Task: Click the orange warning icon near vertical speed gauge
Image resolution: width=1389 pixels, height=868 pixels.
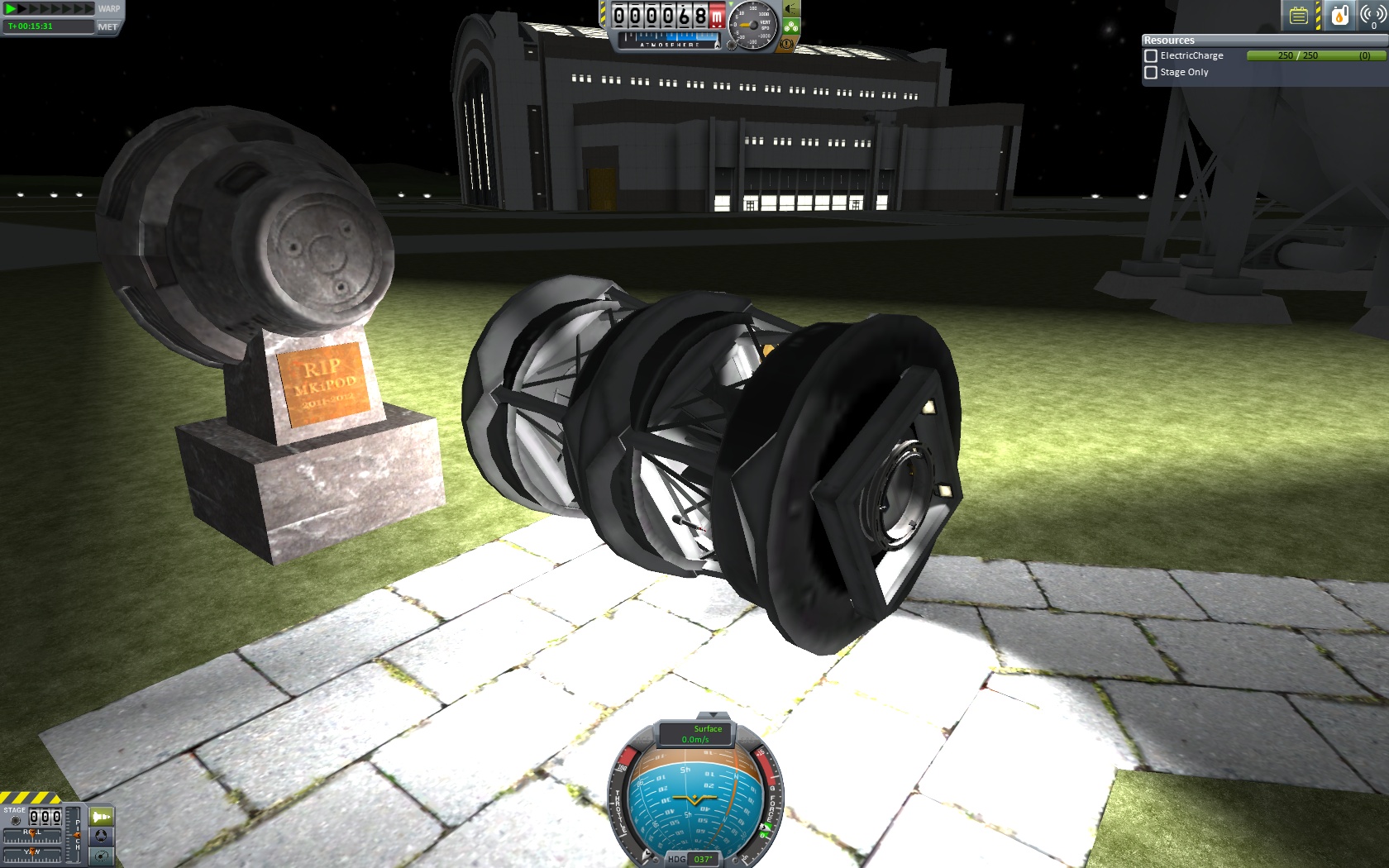Action: (x=786, y=43)
